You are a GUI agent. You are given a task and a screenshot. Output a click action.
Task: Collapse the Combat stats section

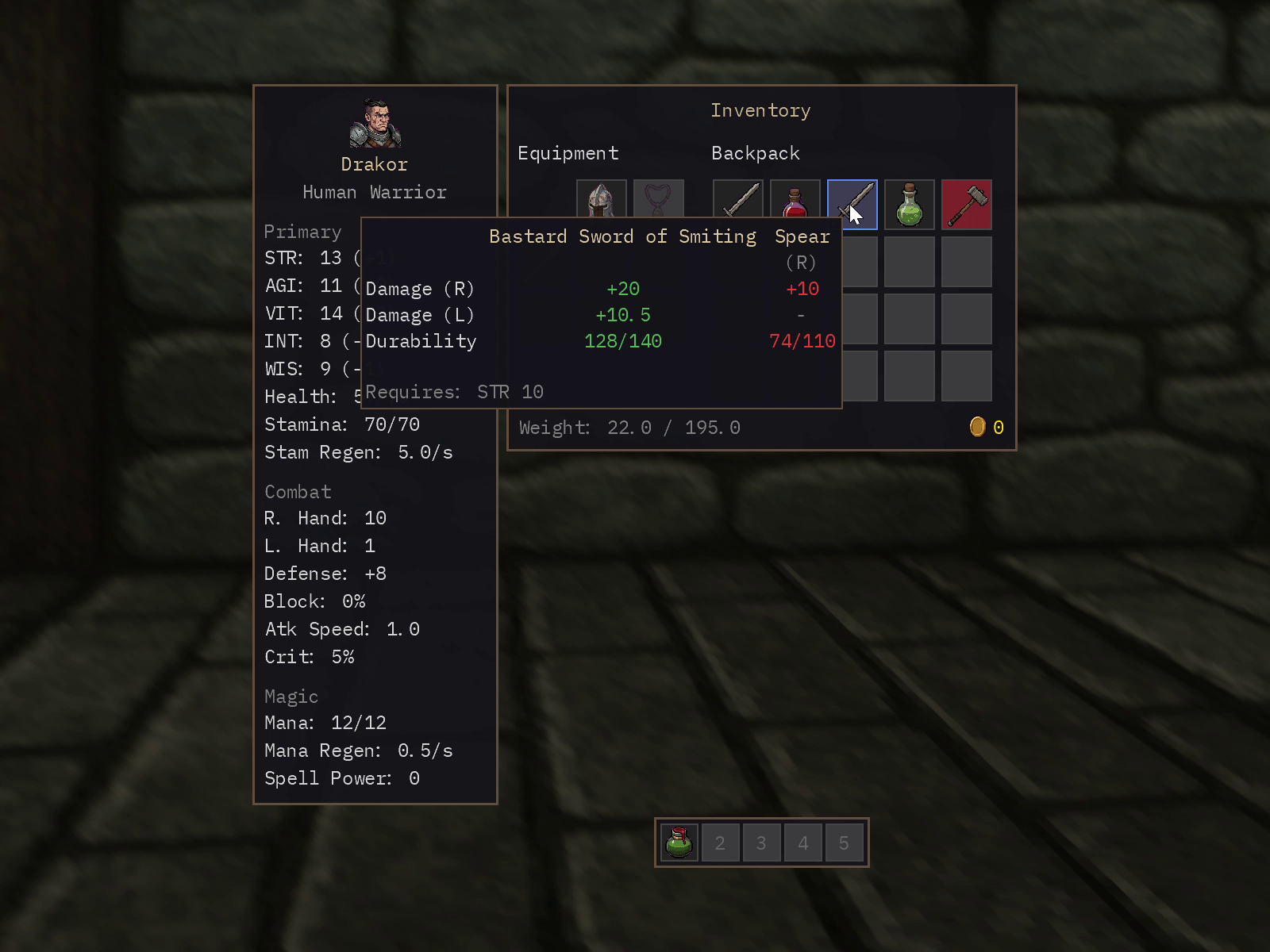298,492
